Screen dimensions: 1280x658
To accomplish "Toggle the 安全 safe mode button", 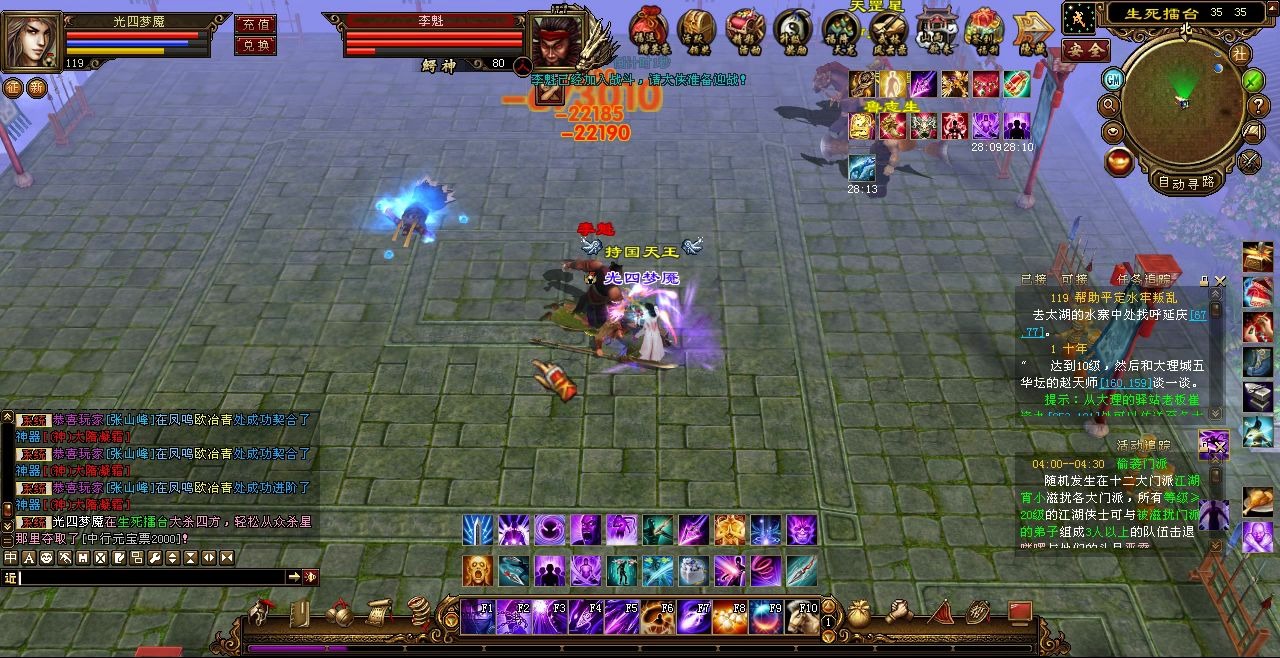I will tap(1085, 49).
